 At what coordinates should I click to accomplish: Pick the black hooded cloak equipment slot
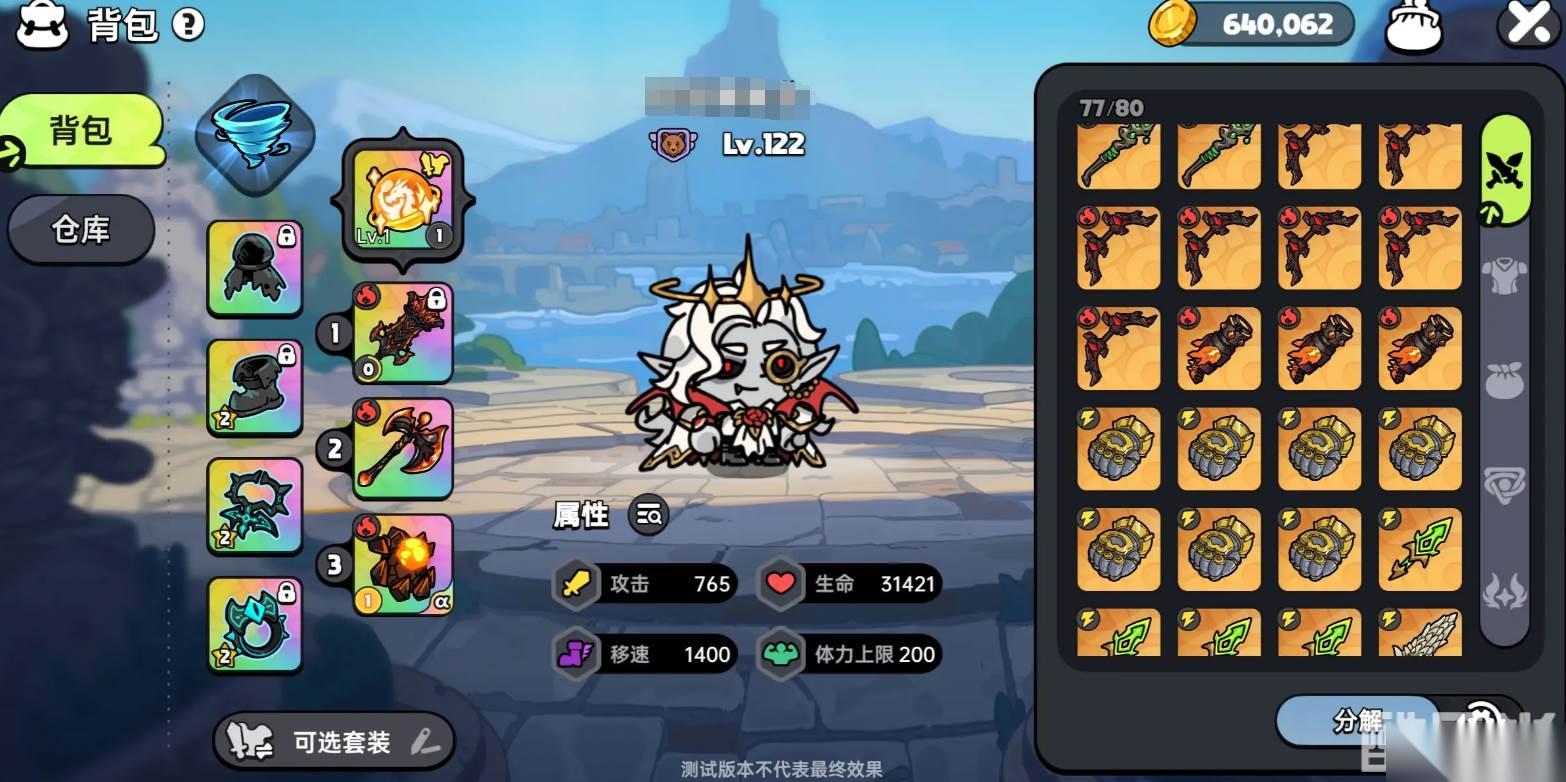(254, 269)
